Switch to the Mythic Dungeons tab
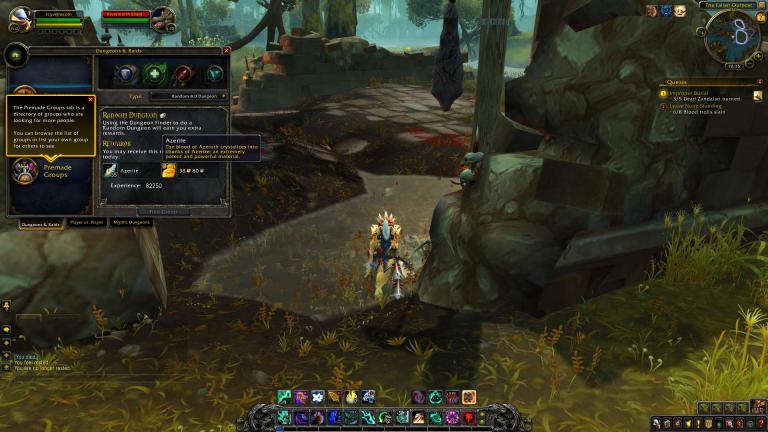The height and width of the screenshot is (432, 768). point(132,222)
